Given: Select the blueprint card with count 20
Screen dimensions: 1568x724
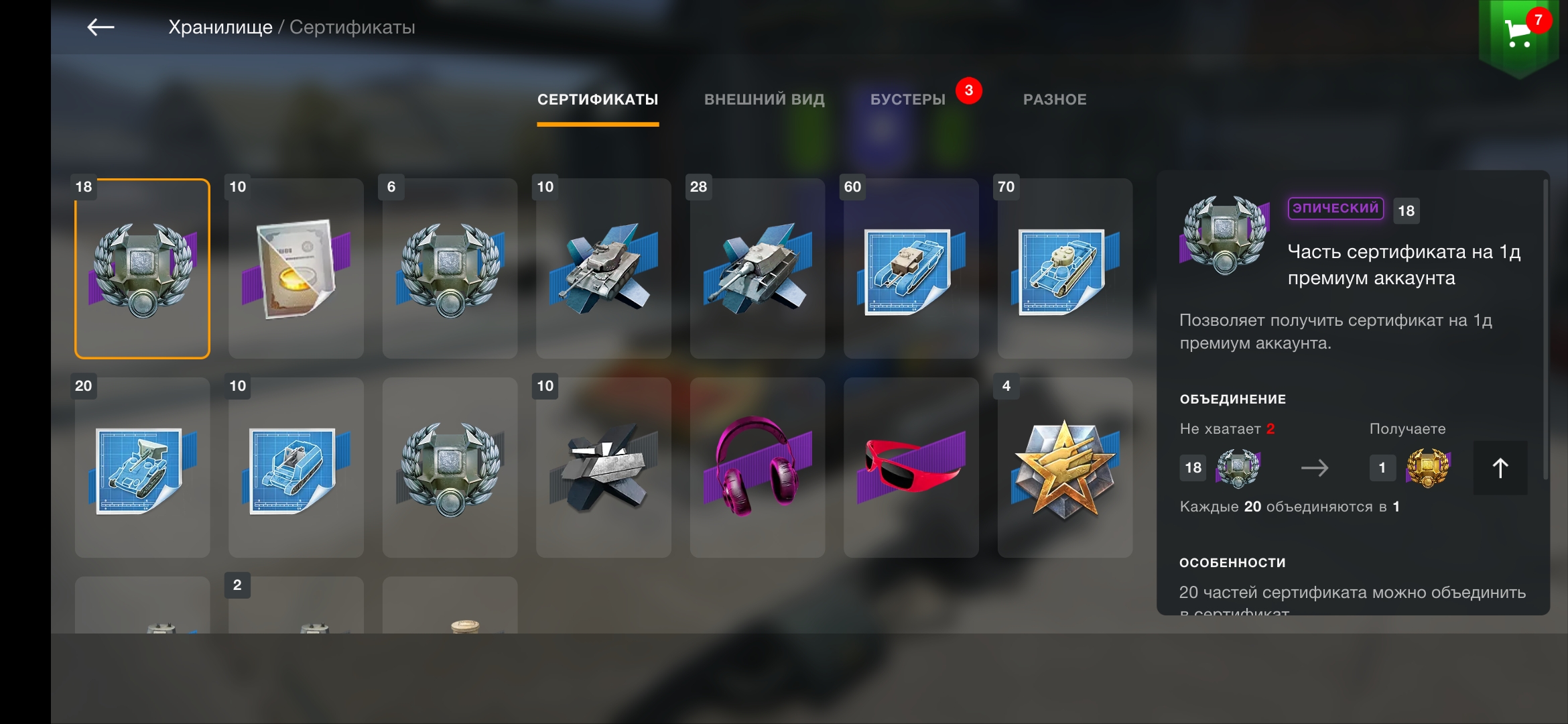Looking at the screenshot, I should [142, 468].
